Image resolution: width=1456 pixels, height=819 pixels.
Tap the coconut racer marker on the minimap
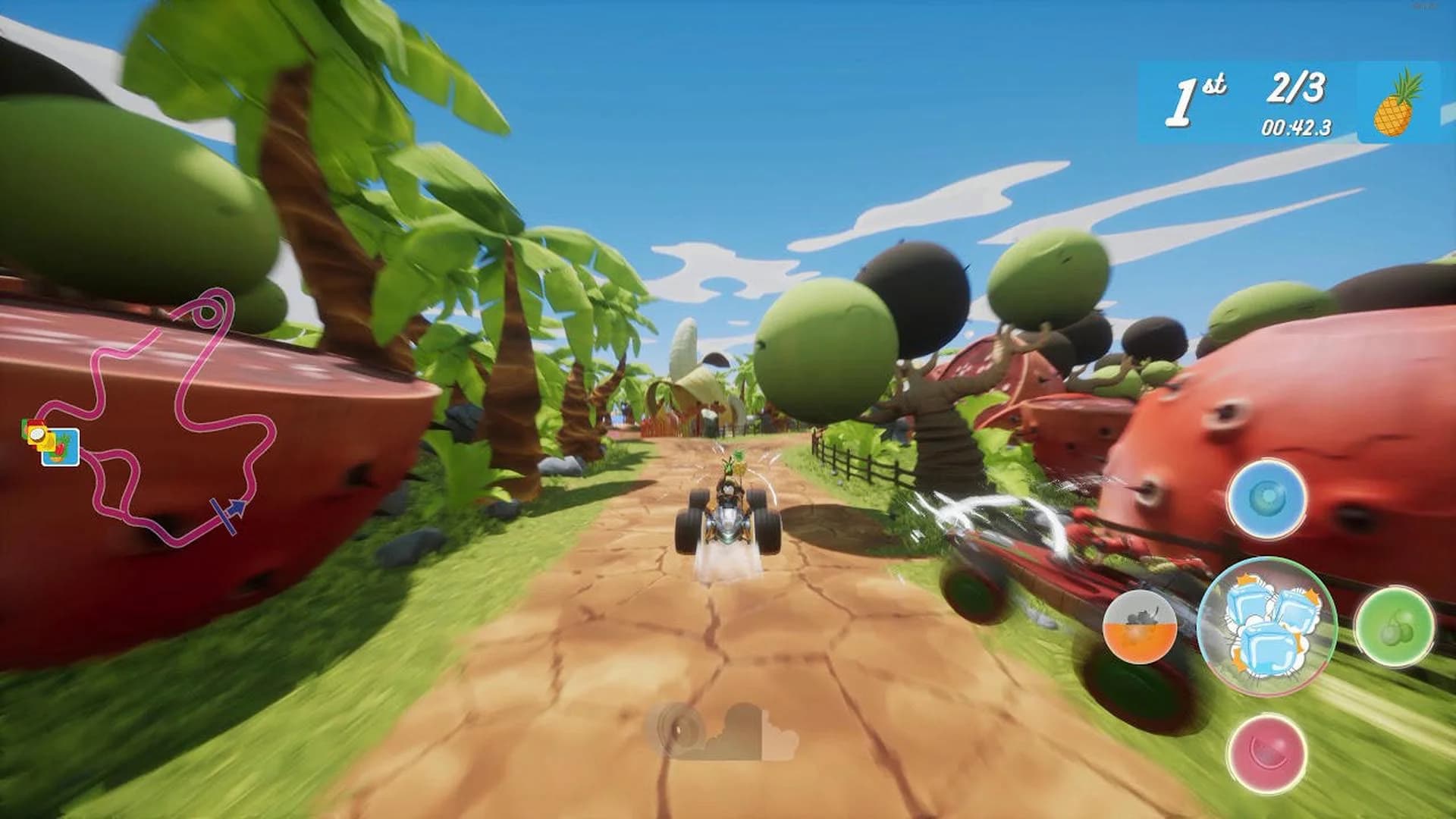37,435
